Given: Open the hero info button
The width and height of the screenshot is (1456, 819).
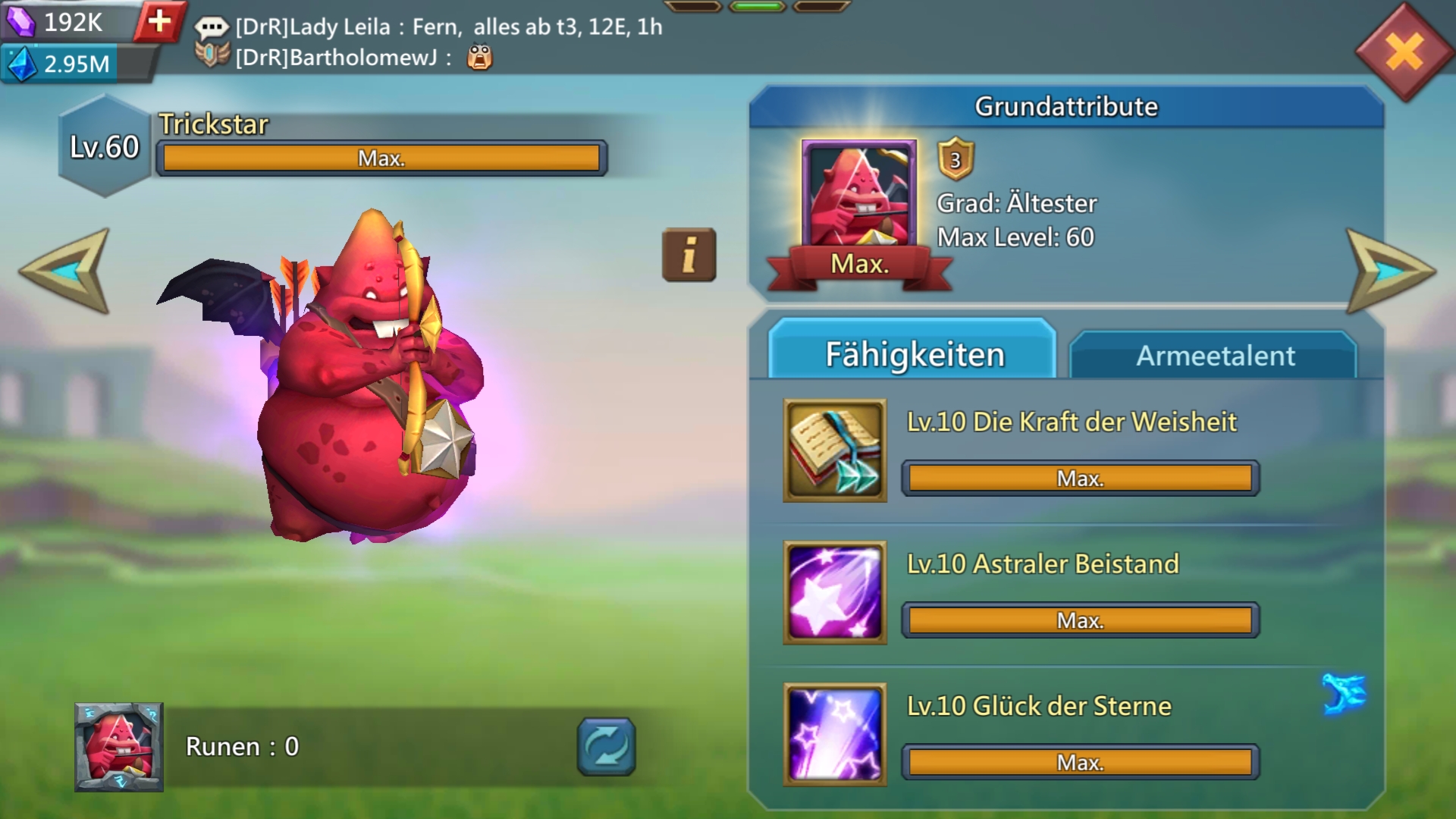Looking at the screenshot, I should pos(689,255).
